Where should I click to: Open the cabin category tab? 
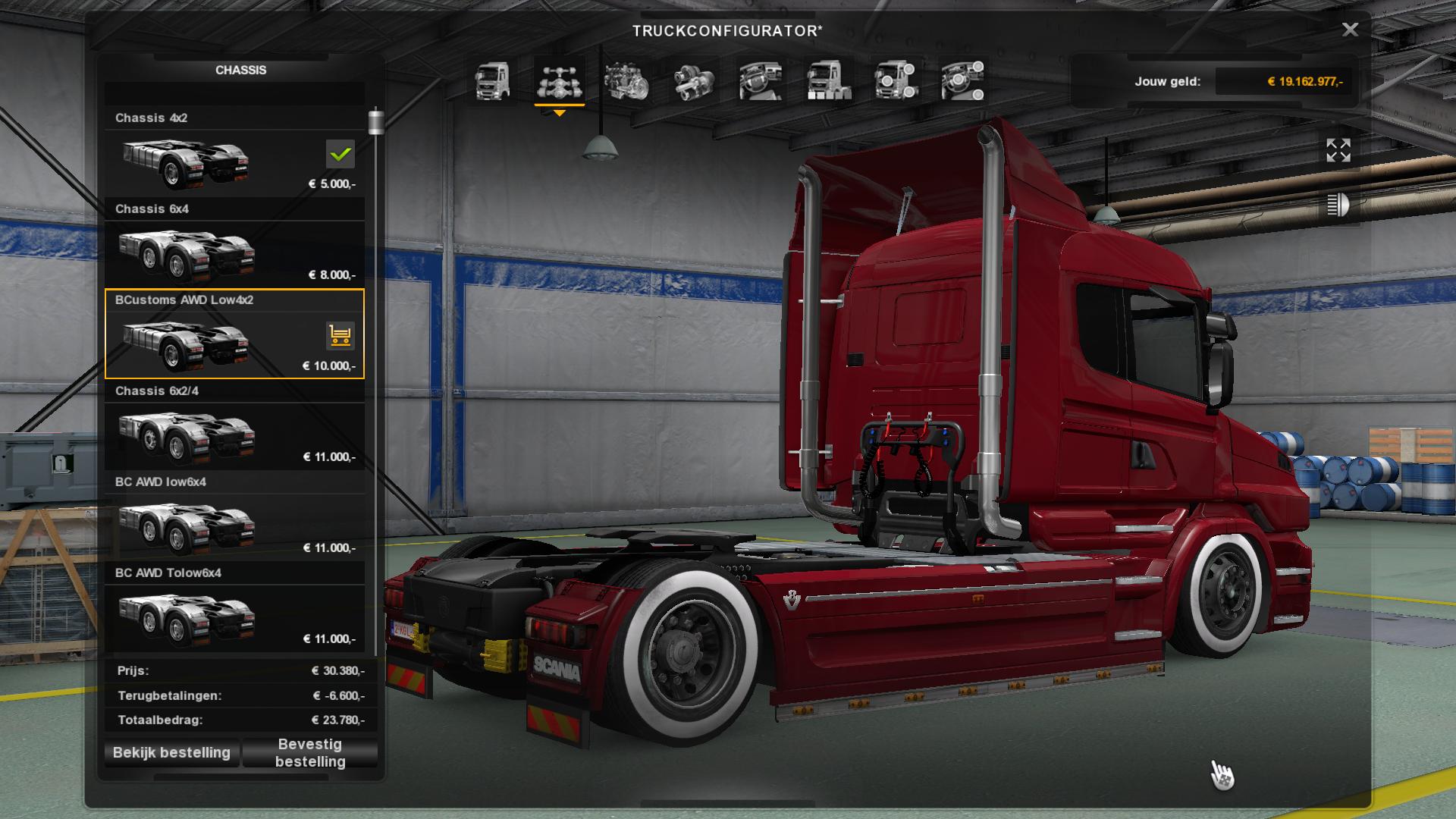pos(492,81)
